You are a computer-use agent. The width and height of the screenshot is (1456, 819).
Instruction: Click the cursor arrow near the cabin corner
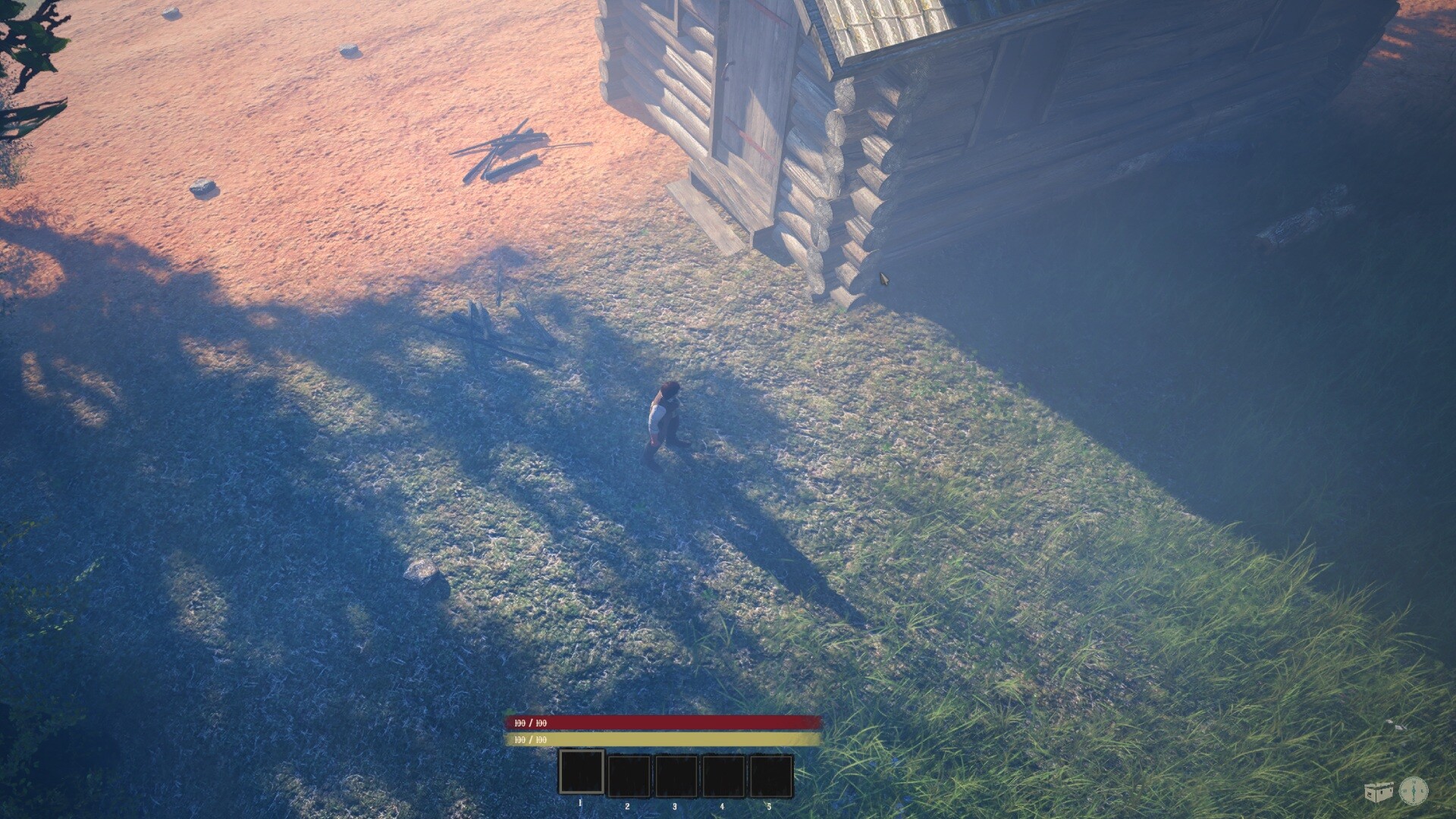pyautogui.click(x=883, y=278)
